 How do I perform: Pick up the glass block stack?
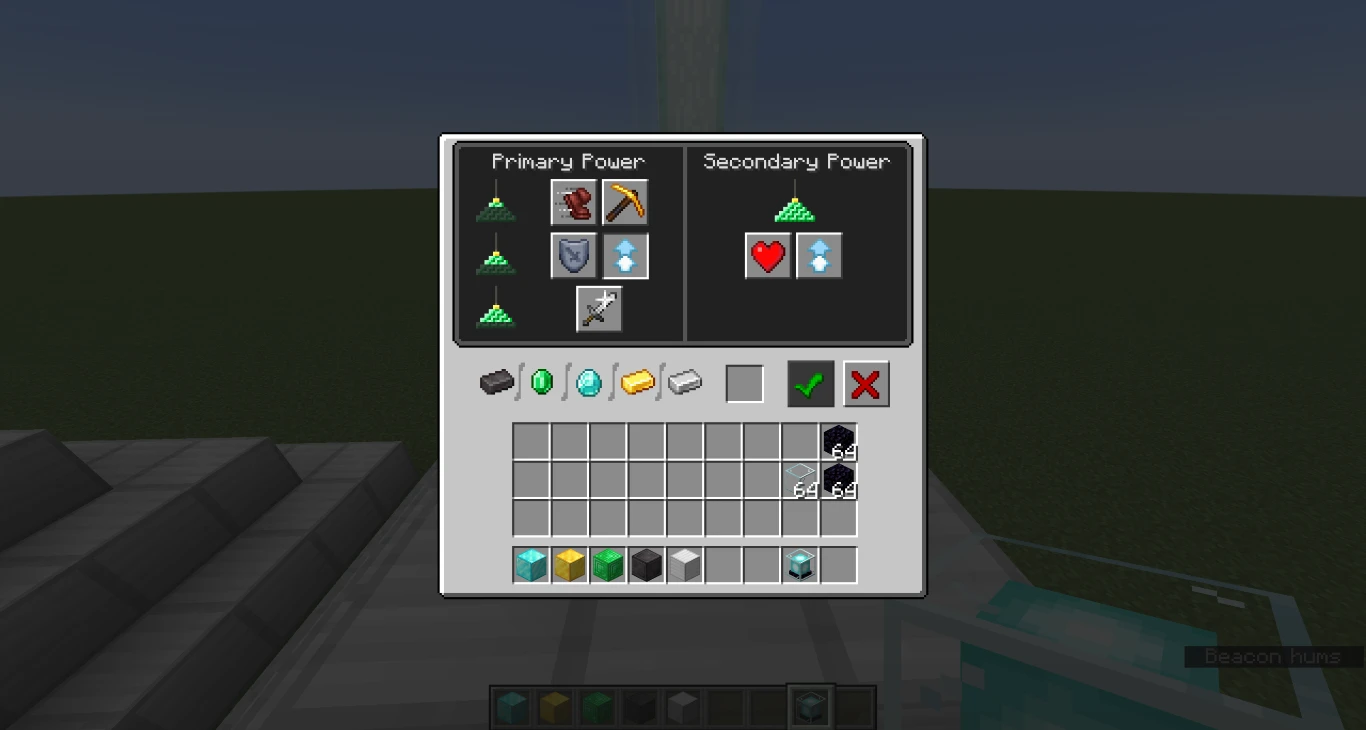pyautogui.click(x=799, y=480)
